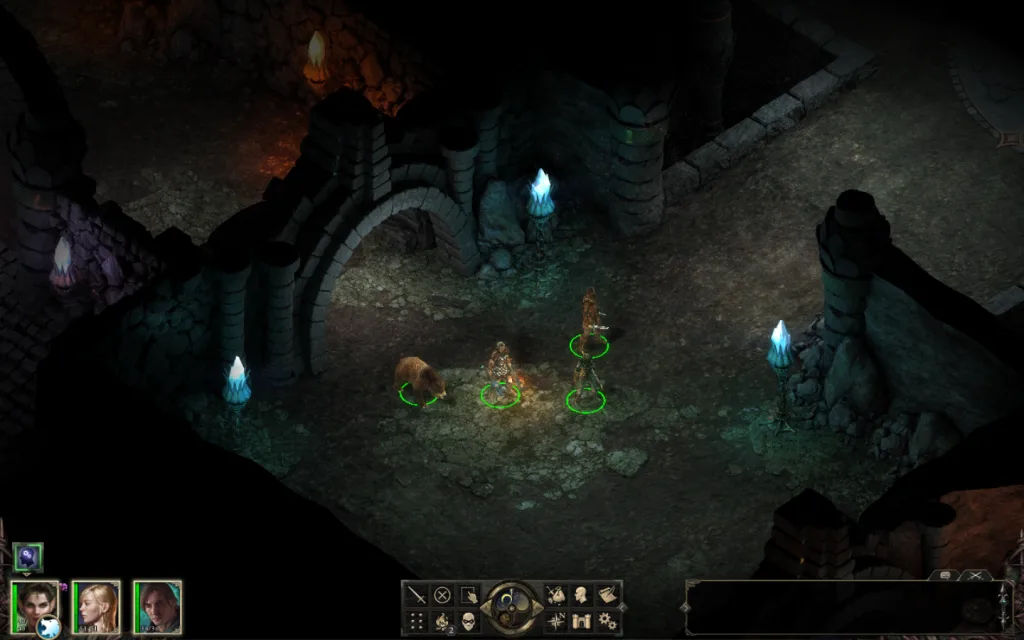Activate the select-all party hand icon
This screenshot has width=1024, height=640.
tap(468, 596)
